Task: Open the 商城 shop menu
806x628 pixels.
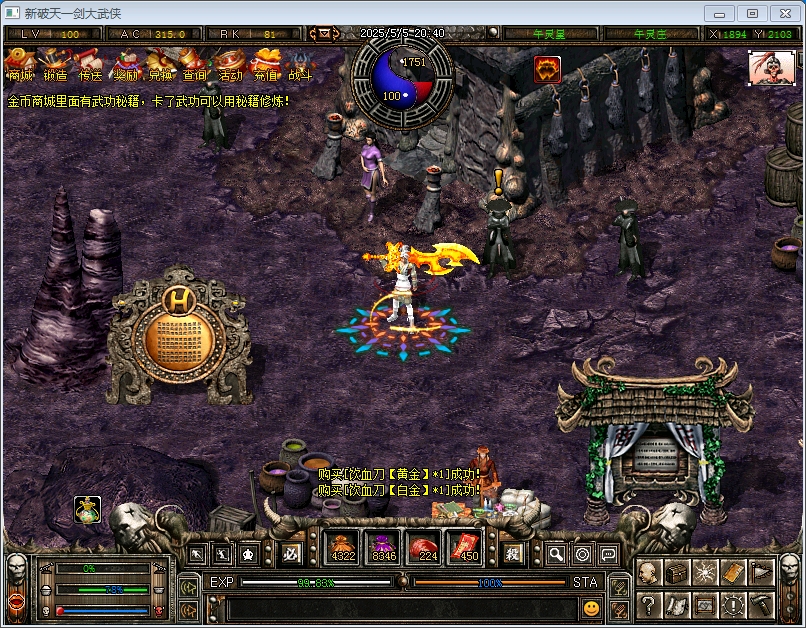Action: click(x=20, y=64)
